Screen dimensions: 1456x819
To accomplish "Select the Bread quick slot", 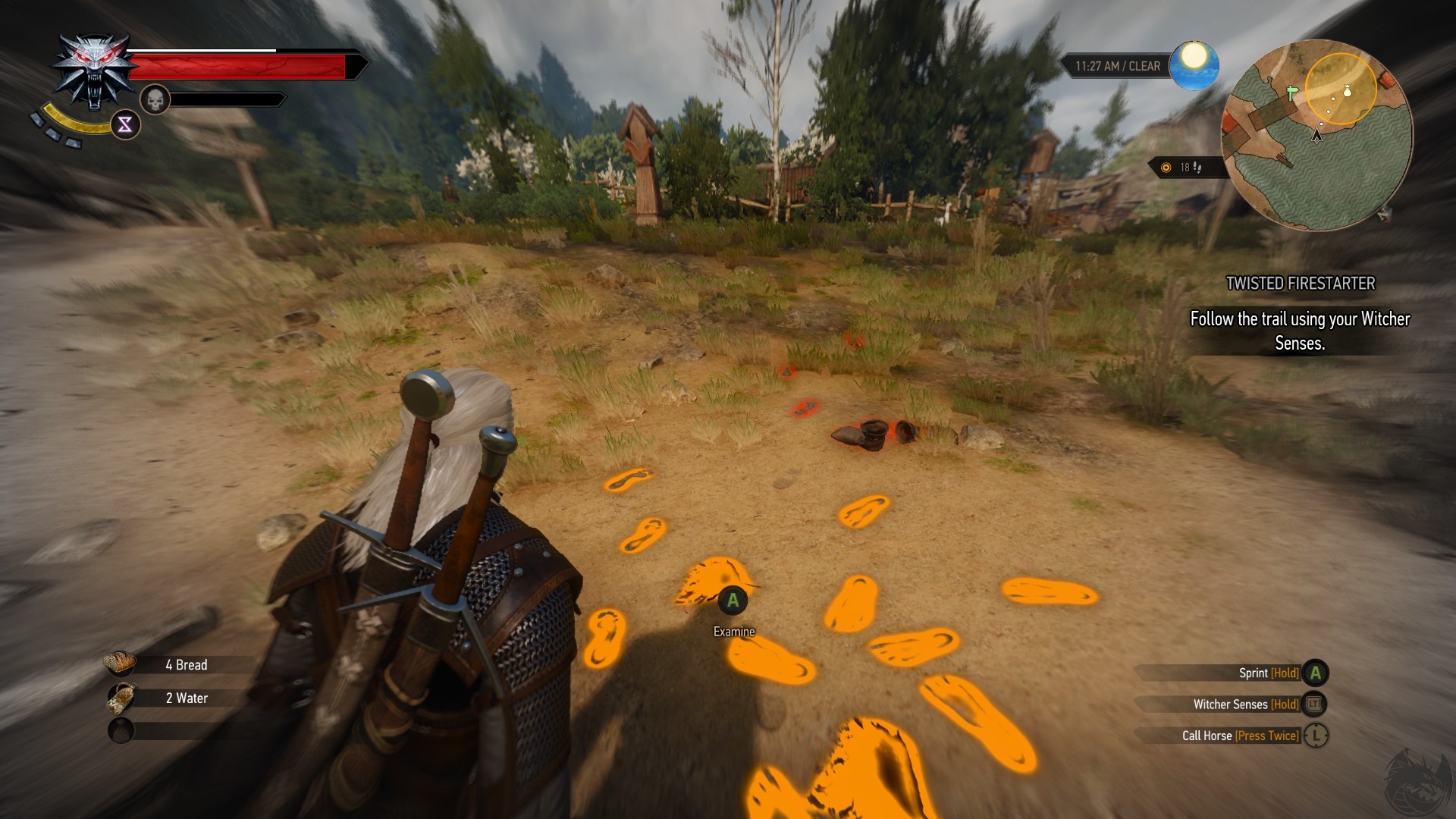I will (x=121, y=664).
